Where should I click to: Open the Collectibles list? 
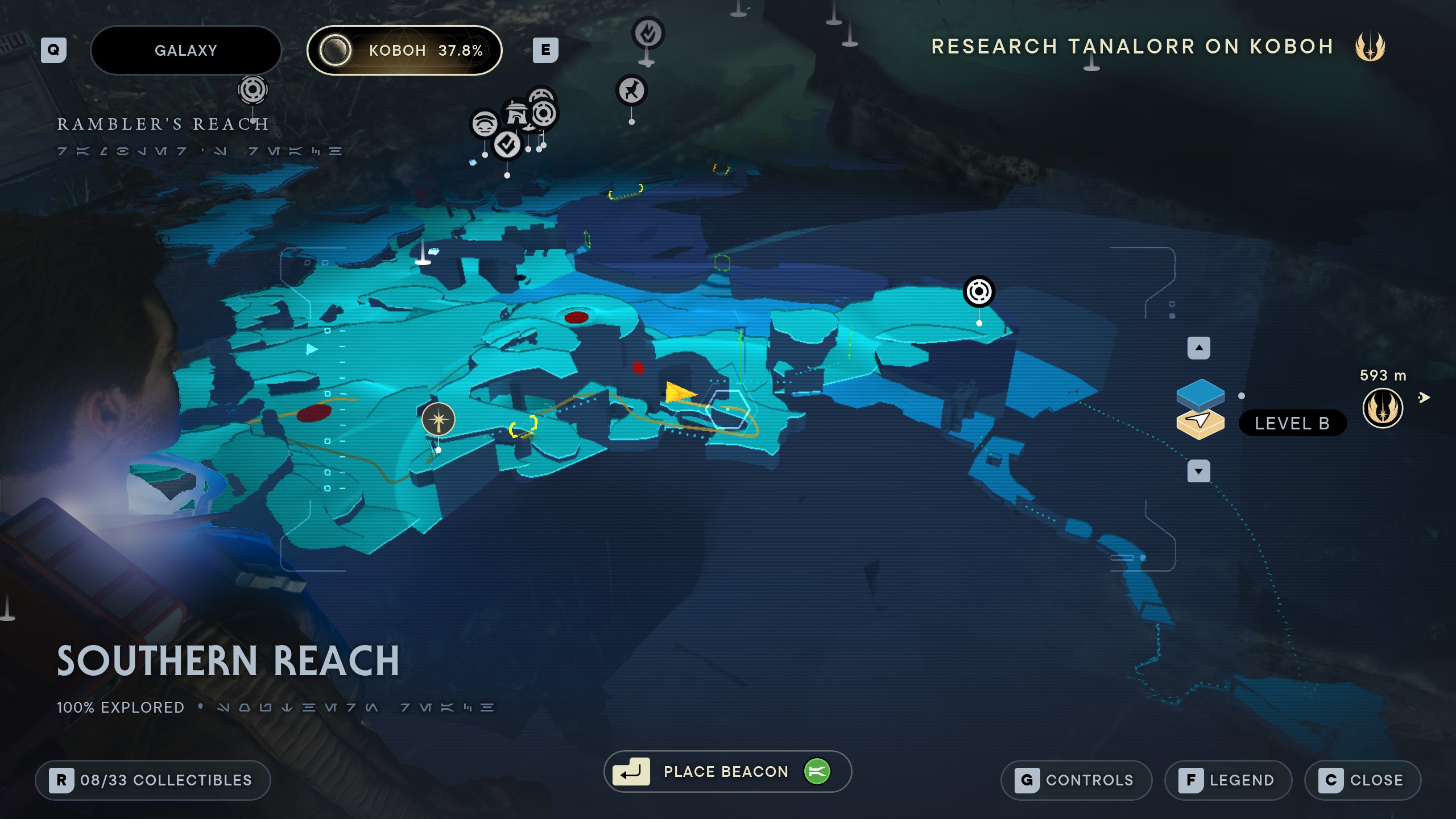152,780
